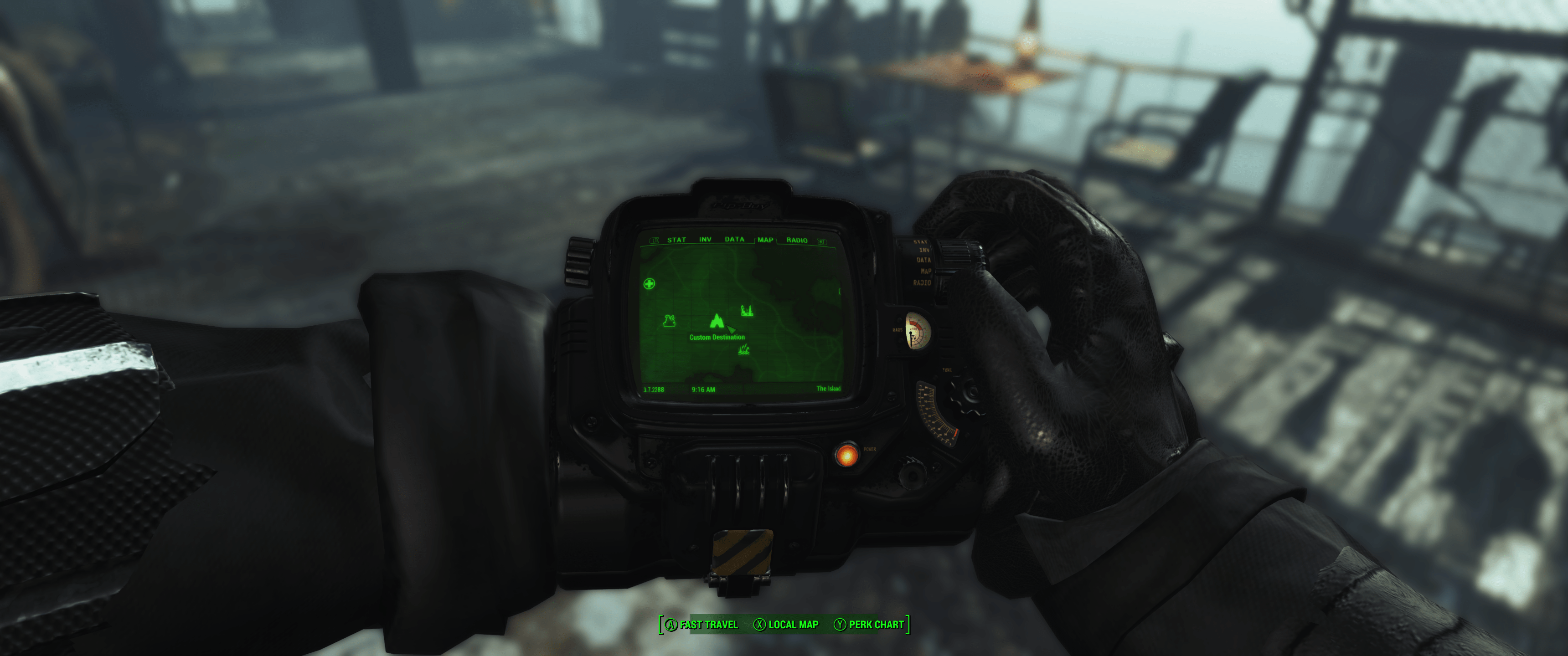Select the factory location icon near Custom Destination
The image size is (1568, 656).
click(747, 310)
